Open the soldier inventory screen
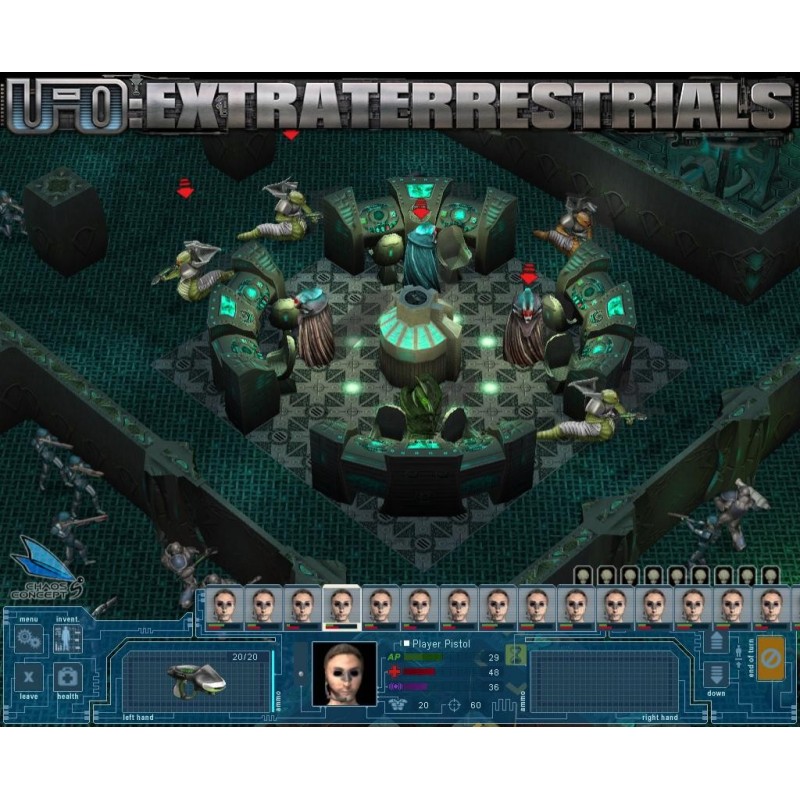The width and height of the screenshot is (800, 800). (x=67, y=641)
